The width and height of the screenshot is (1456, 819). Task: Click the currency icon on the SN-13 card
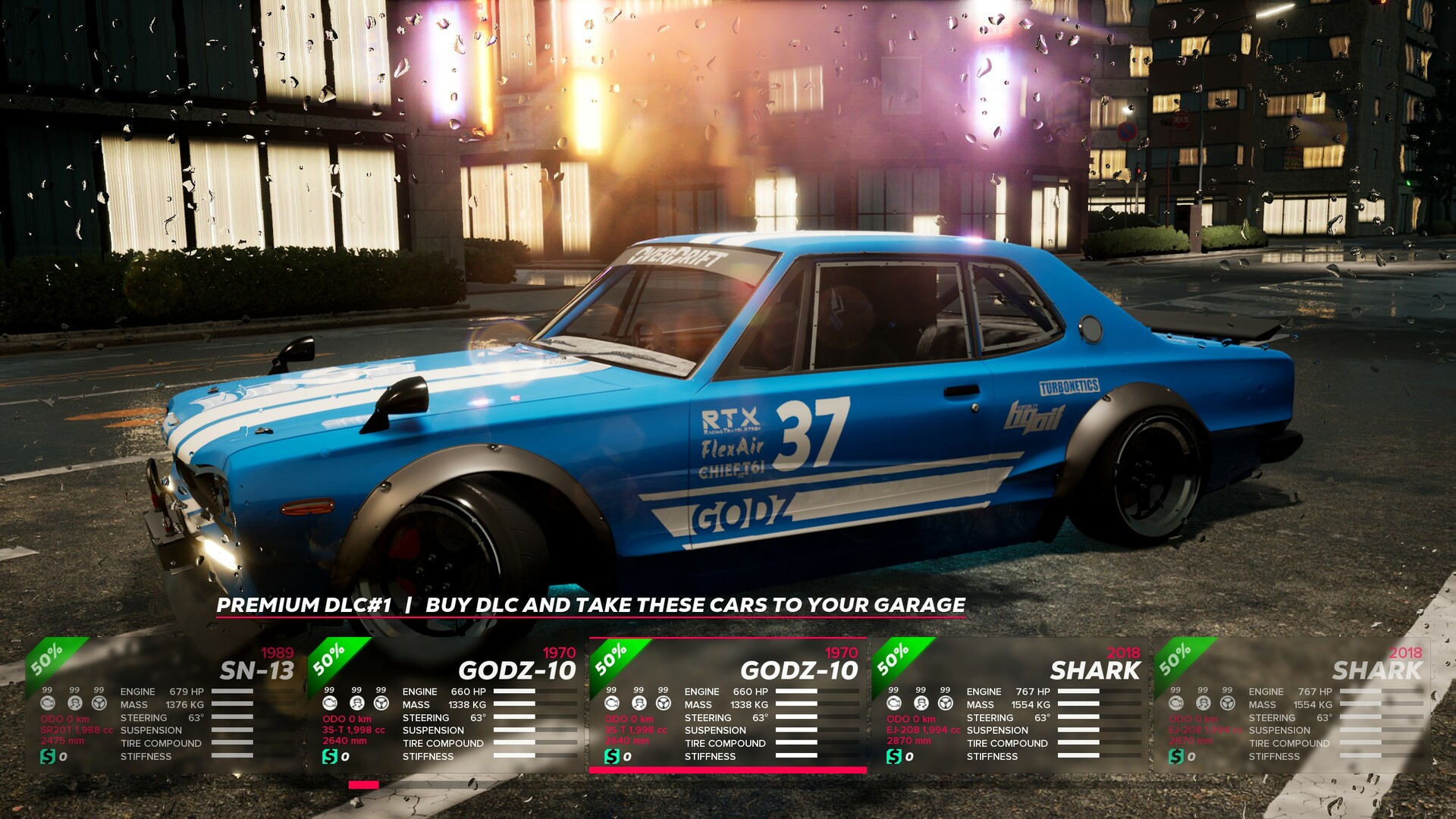coord(48,756)
